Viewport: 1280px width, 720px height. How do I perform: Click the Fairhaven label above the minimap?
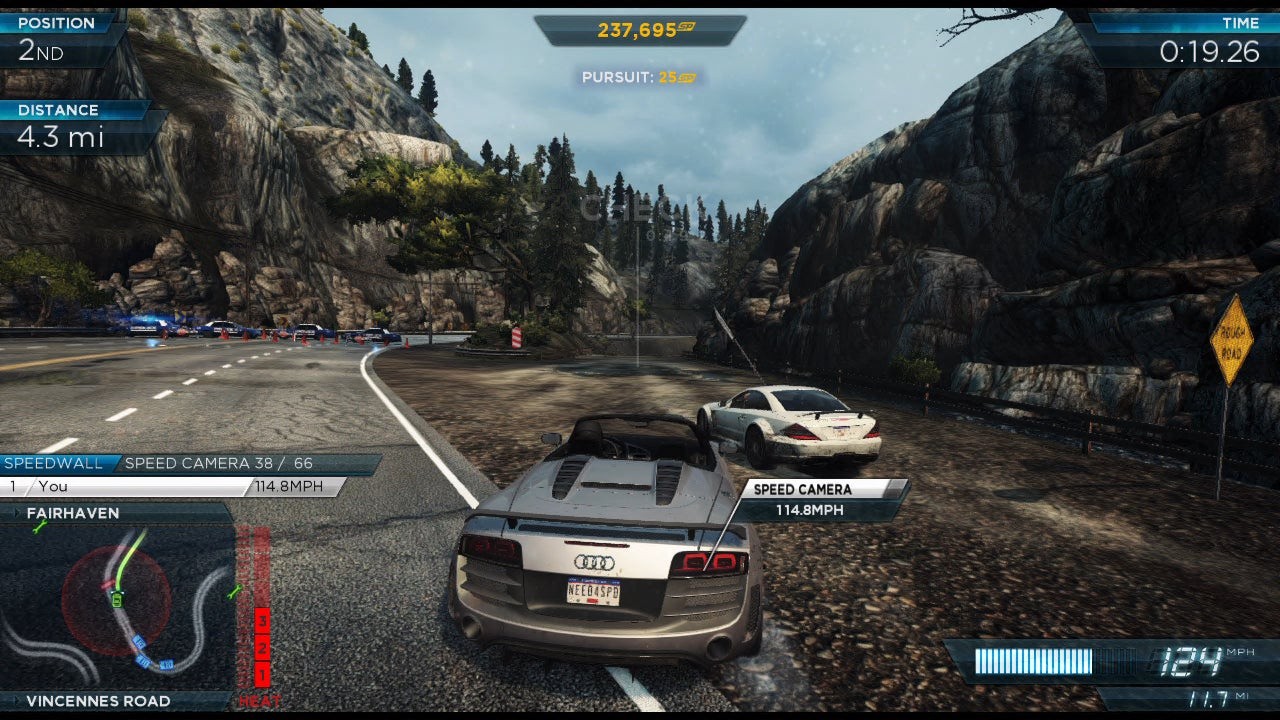(73, 513)
